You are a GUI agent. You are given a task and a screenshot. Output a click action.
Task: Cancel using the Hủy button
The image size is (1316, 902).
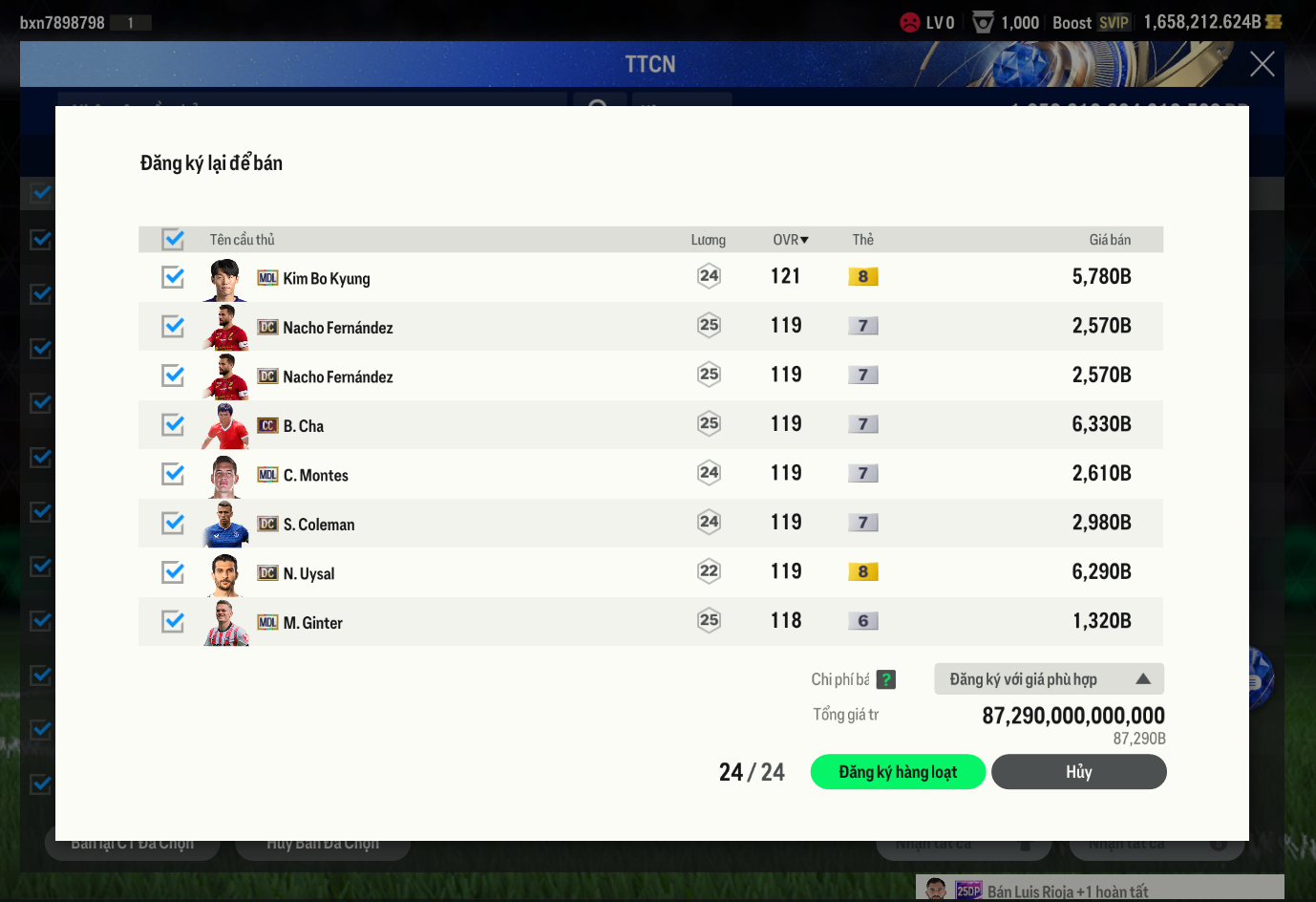[x=1078, y=772]
